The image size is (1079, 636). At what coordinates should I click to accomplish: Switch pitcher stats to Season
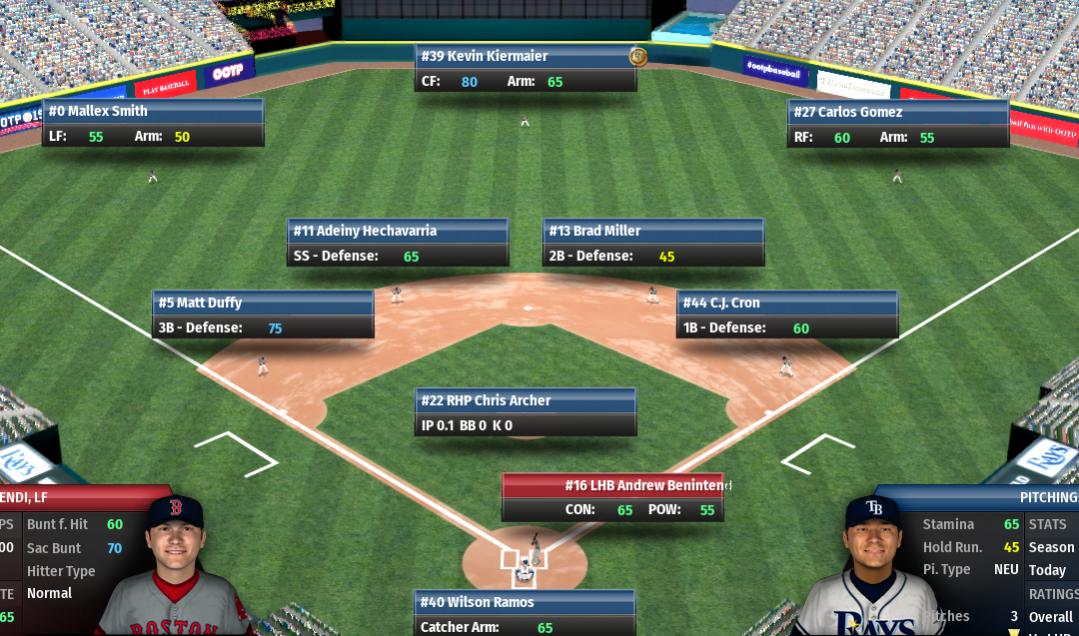(1051, 547)
